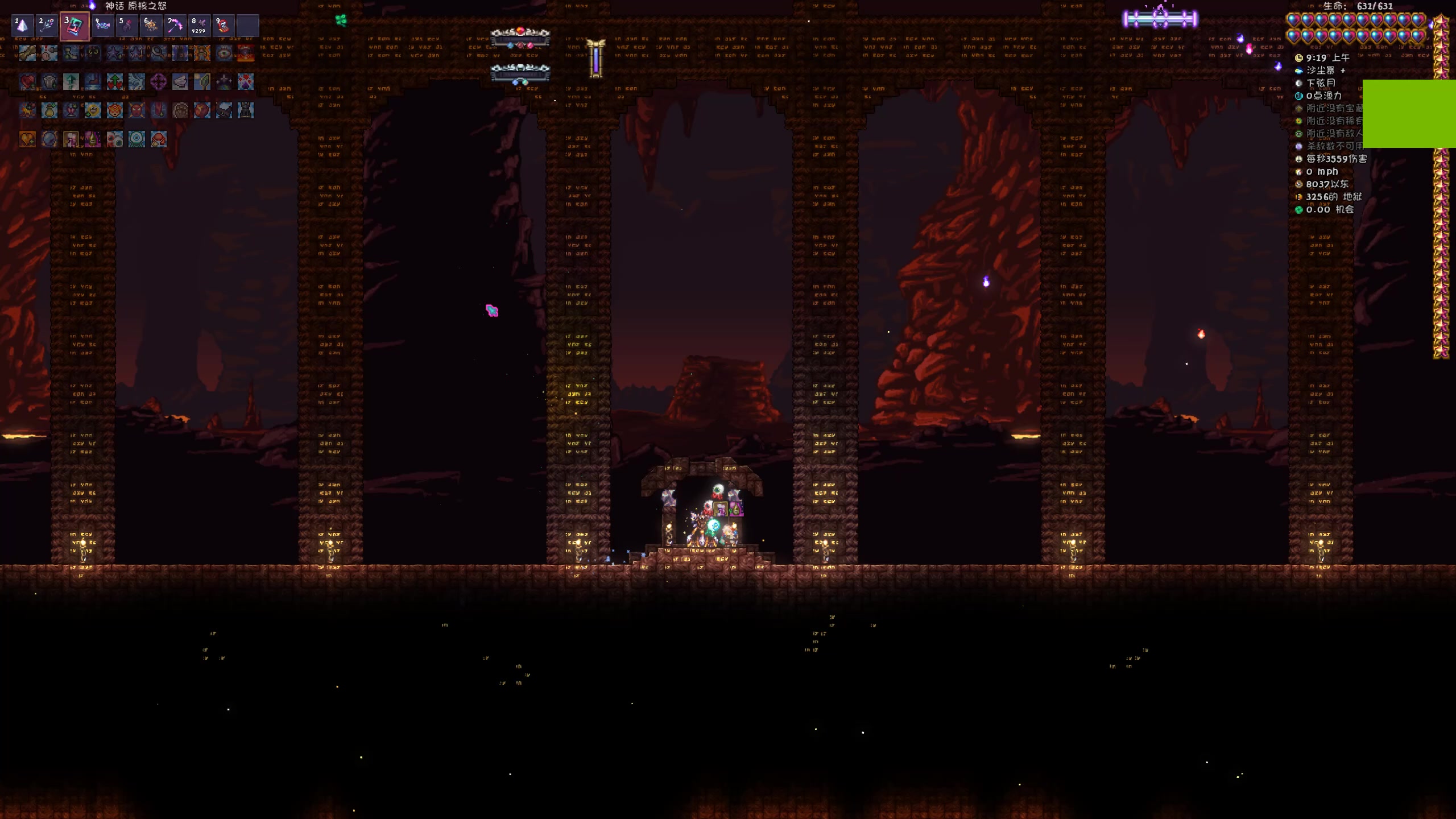Select the jeweled staff in hotbar slot 2
Image resolution: width=1456 pixels, height=819 pixels.
click(x=48, y=26)
